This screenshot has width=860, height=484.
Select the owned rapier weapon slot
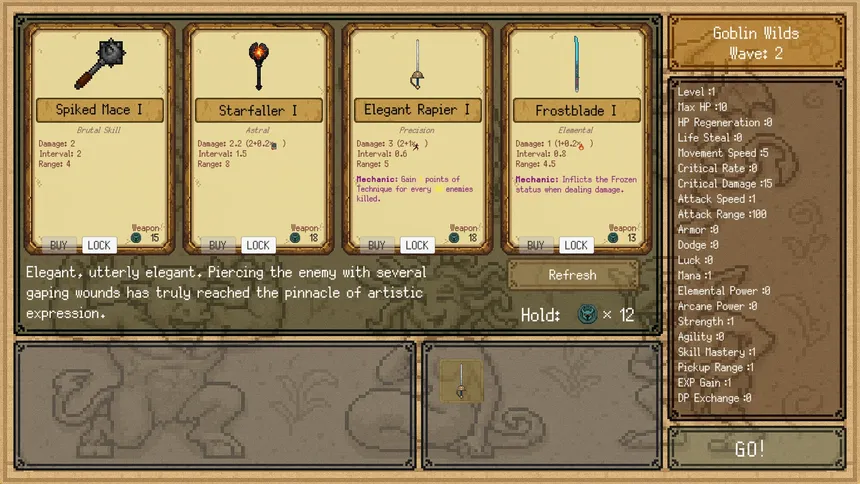coord(461,381)
